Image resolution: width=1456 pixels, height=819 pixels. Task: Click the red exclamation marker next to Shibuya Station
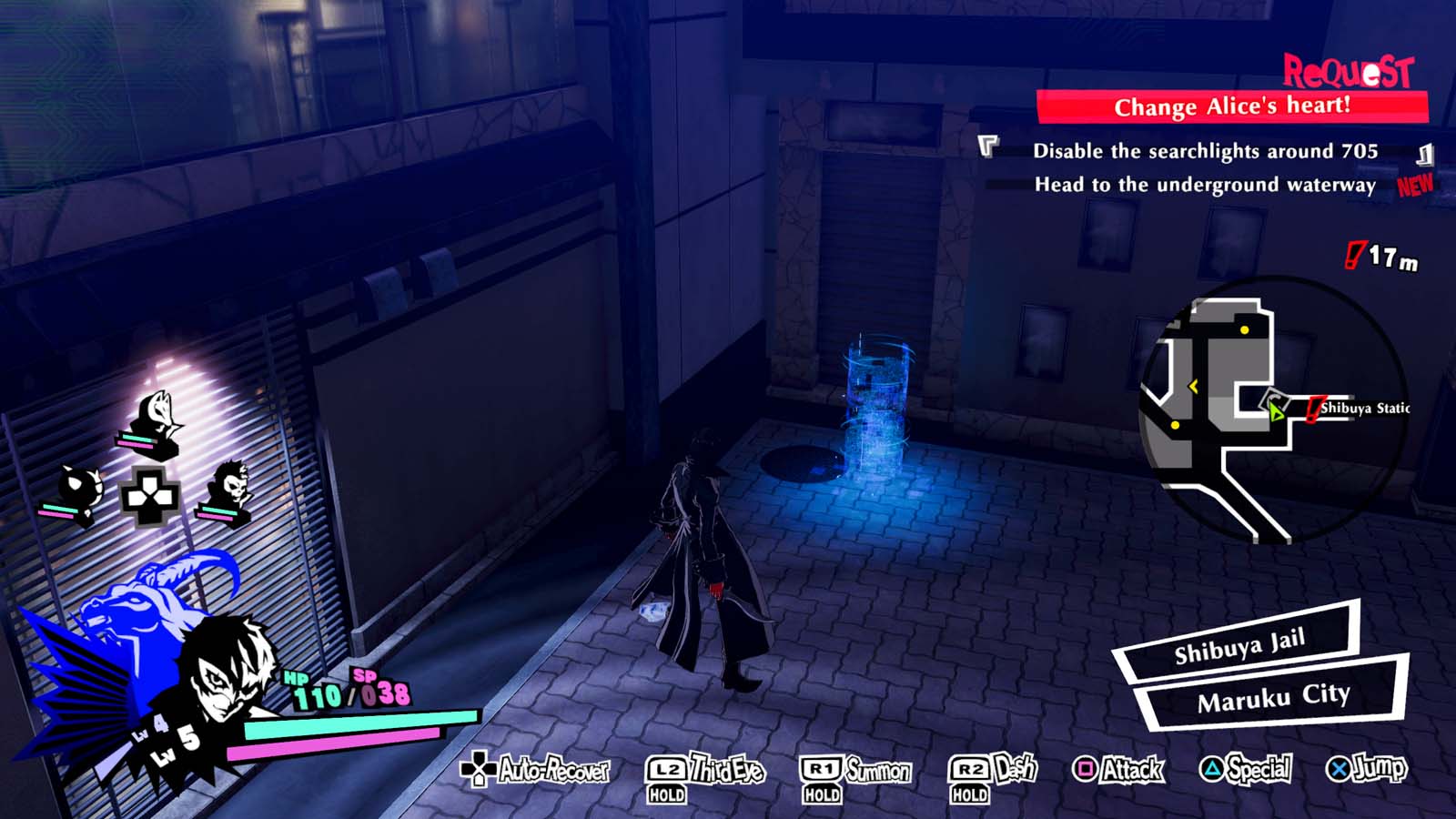click(x=1315, y=409)
